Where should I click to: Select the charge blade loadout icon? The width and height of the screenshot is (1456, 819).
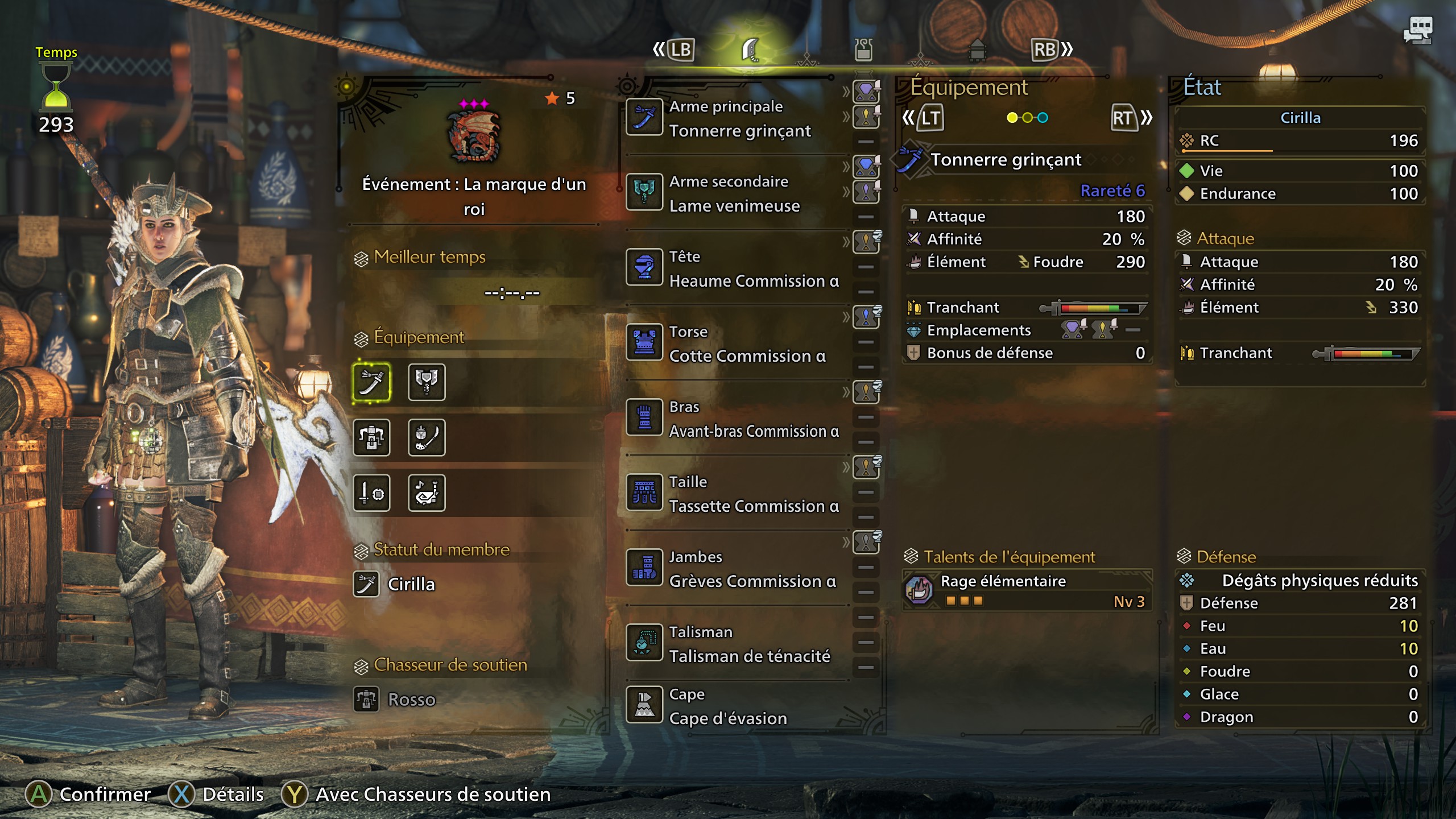pos(427,382)
